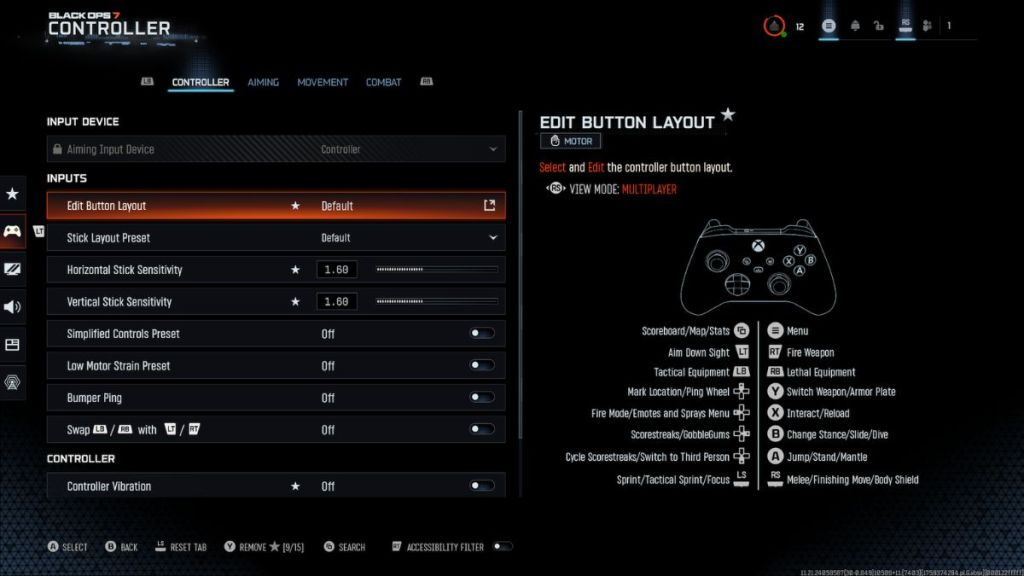Select the Combat tab

pos(383,82)
